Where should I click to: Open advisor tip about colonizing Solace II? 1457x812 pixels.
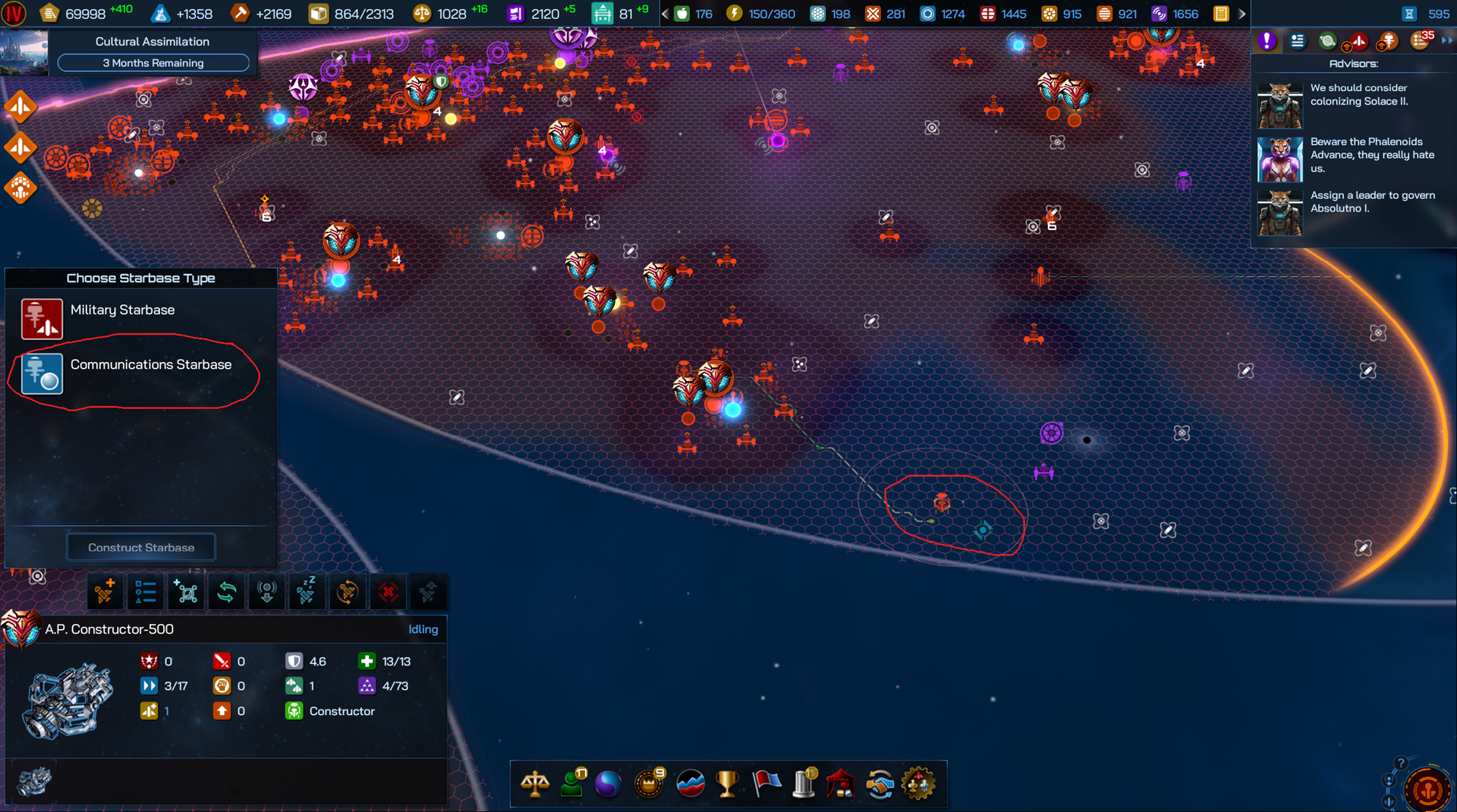coord(1358,96)
